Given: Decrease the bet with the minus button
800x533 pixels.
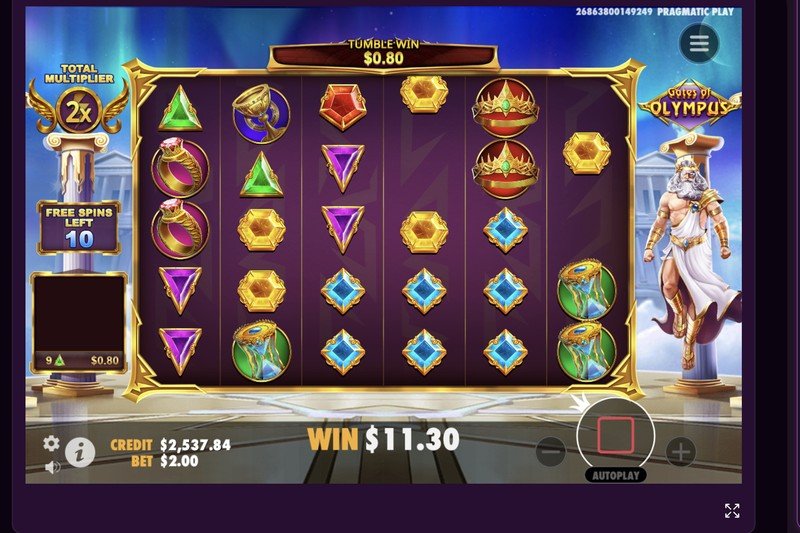Looking at the screenshot, I should (x=551, y=452).
